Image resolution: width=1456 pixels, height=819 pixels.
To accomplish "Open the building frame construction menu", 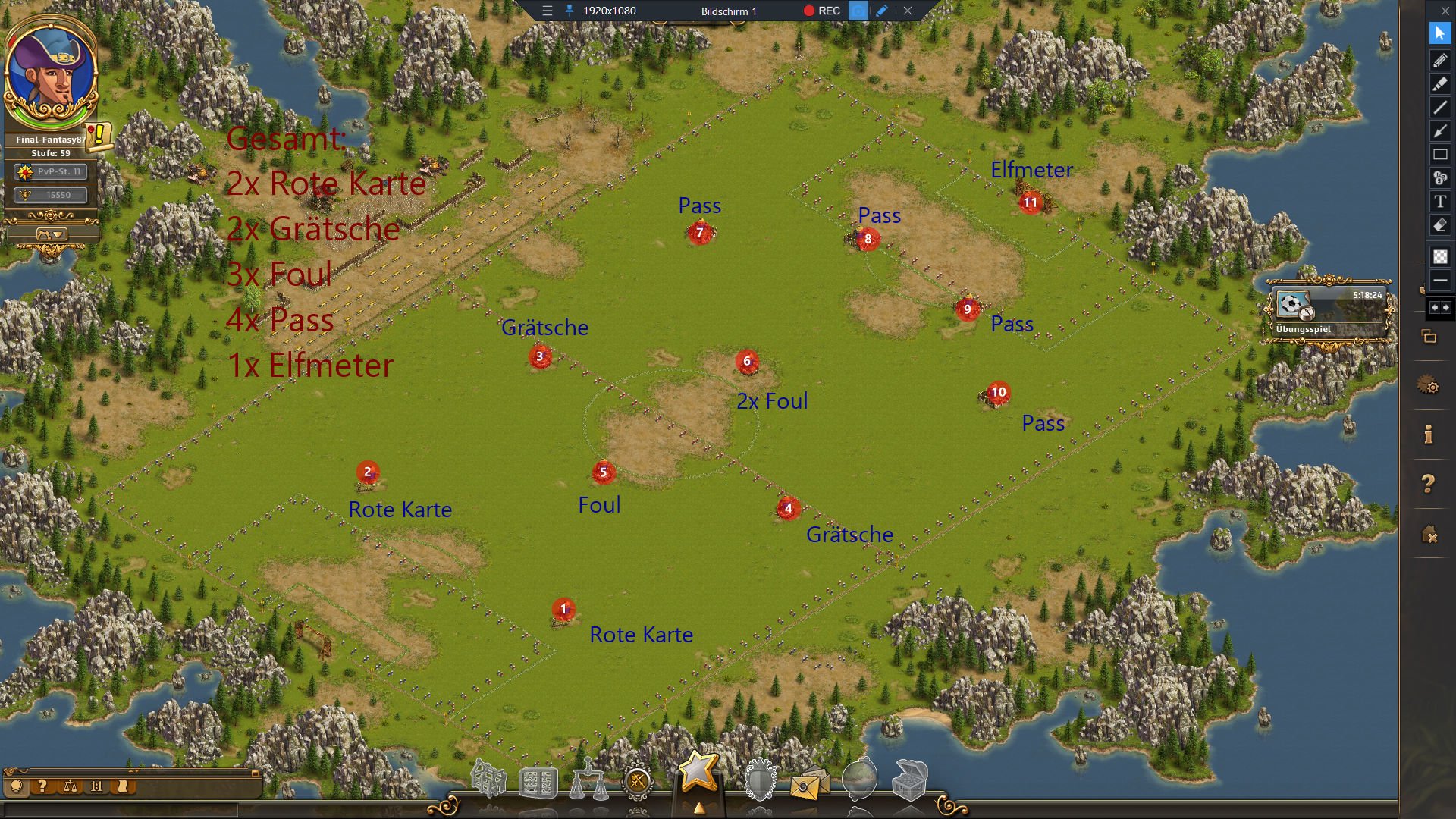I will tap(489, 780).
